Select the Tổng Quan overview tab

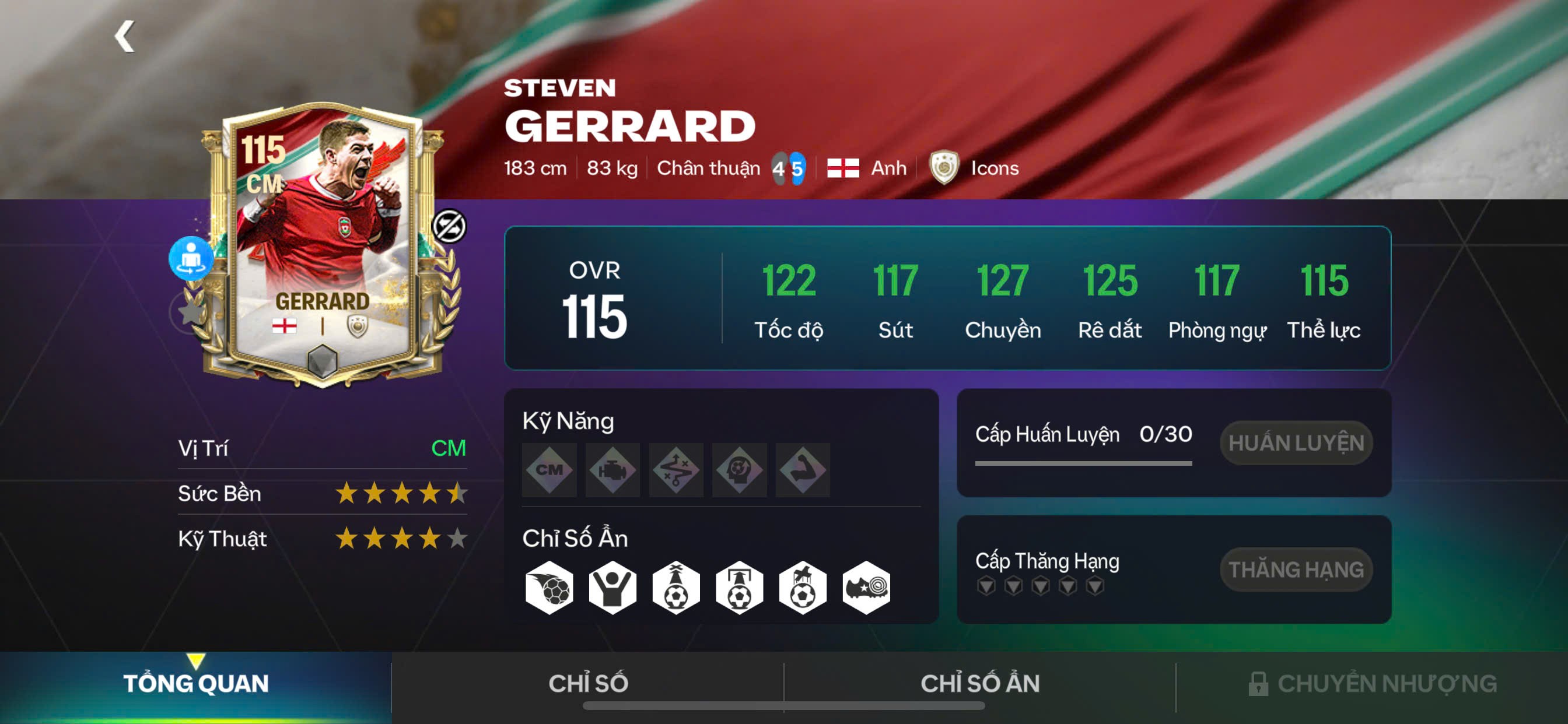[x=195, y=683]
